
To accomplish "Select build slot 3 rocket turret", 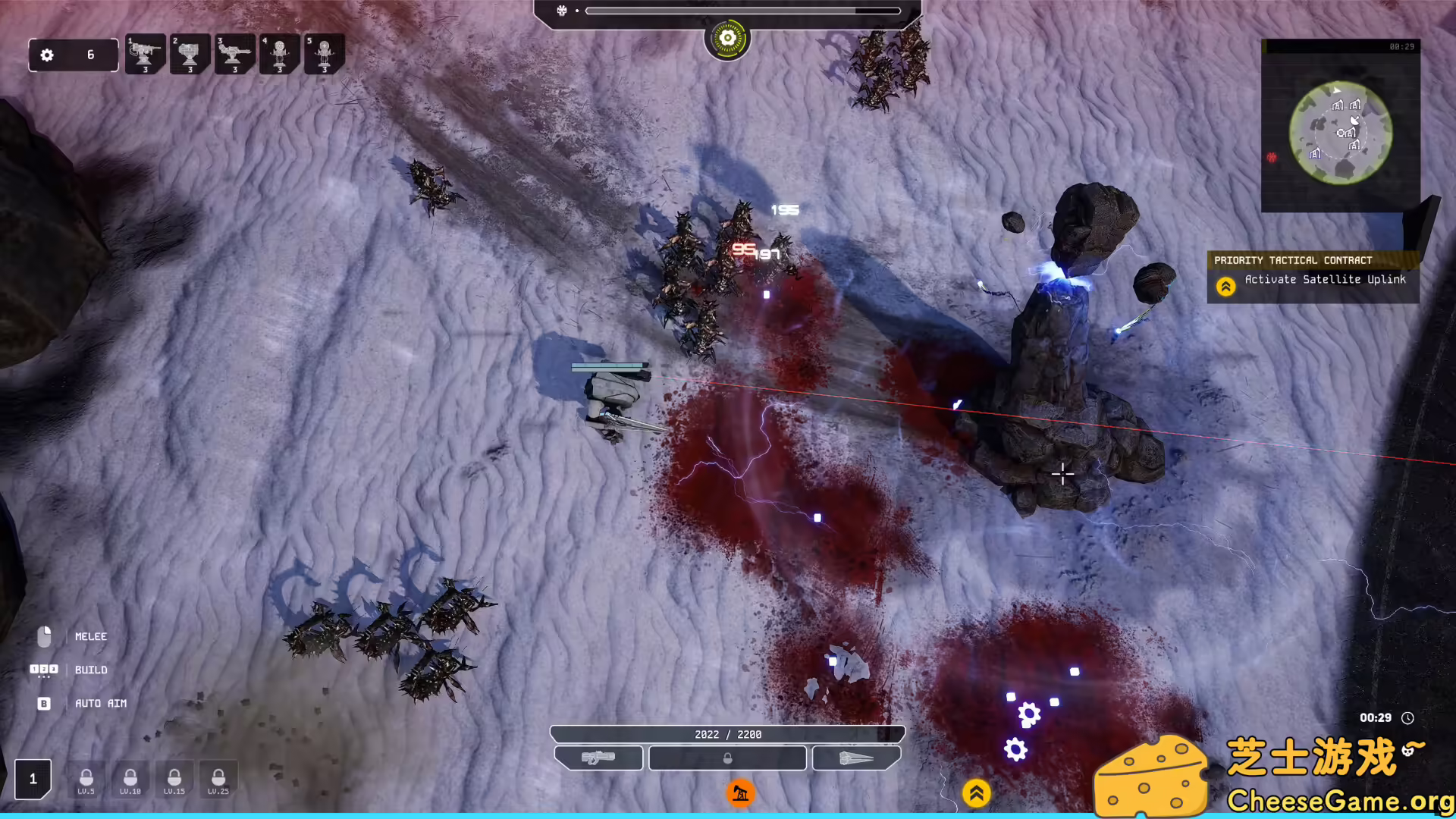I will 234,53.
